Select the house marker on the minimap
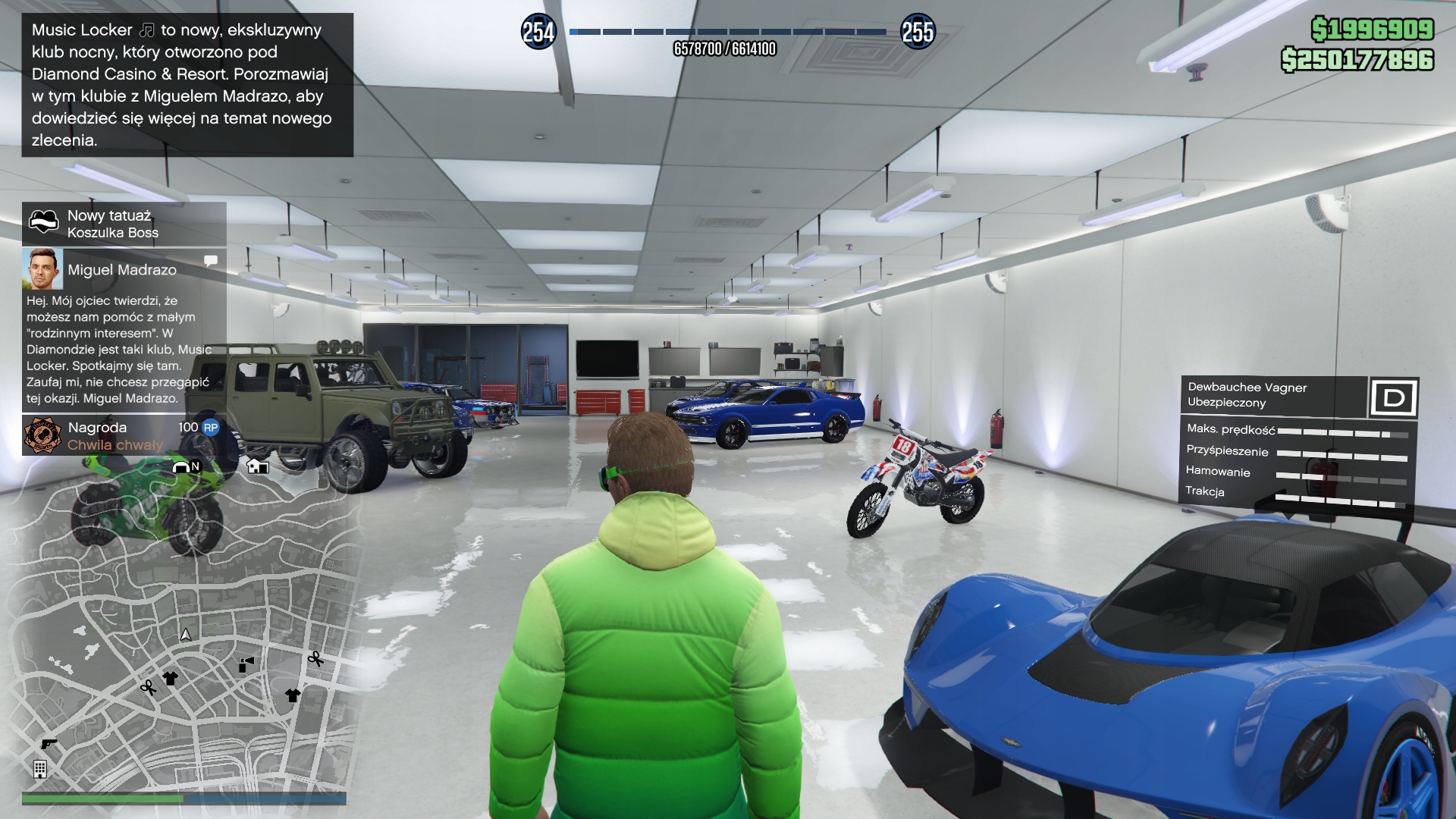 (258, 466)
